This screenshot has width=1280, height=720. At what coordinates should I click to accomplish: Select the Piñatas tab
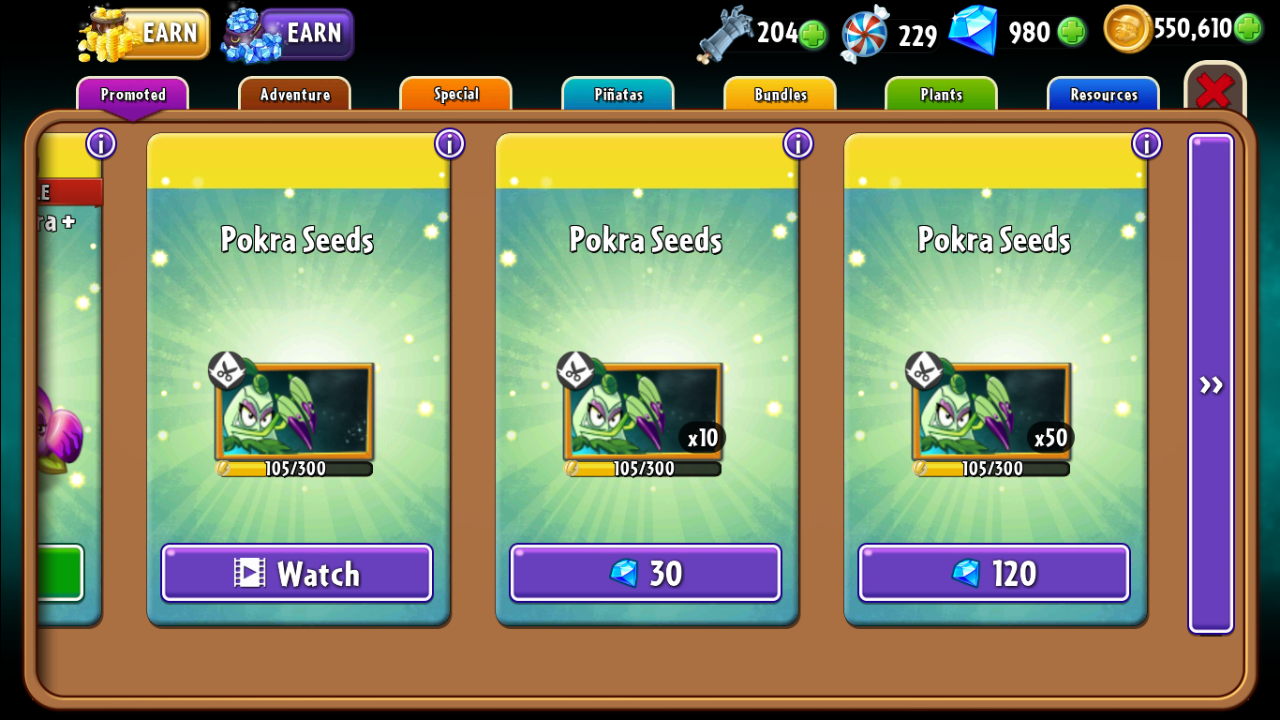pos(618,95)
